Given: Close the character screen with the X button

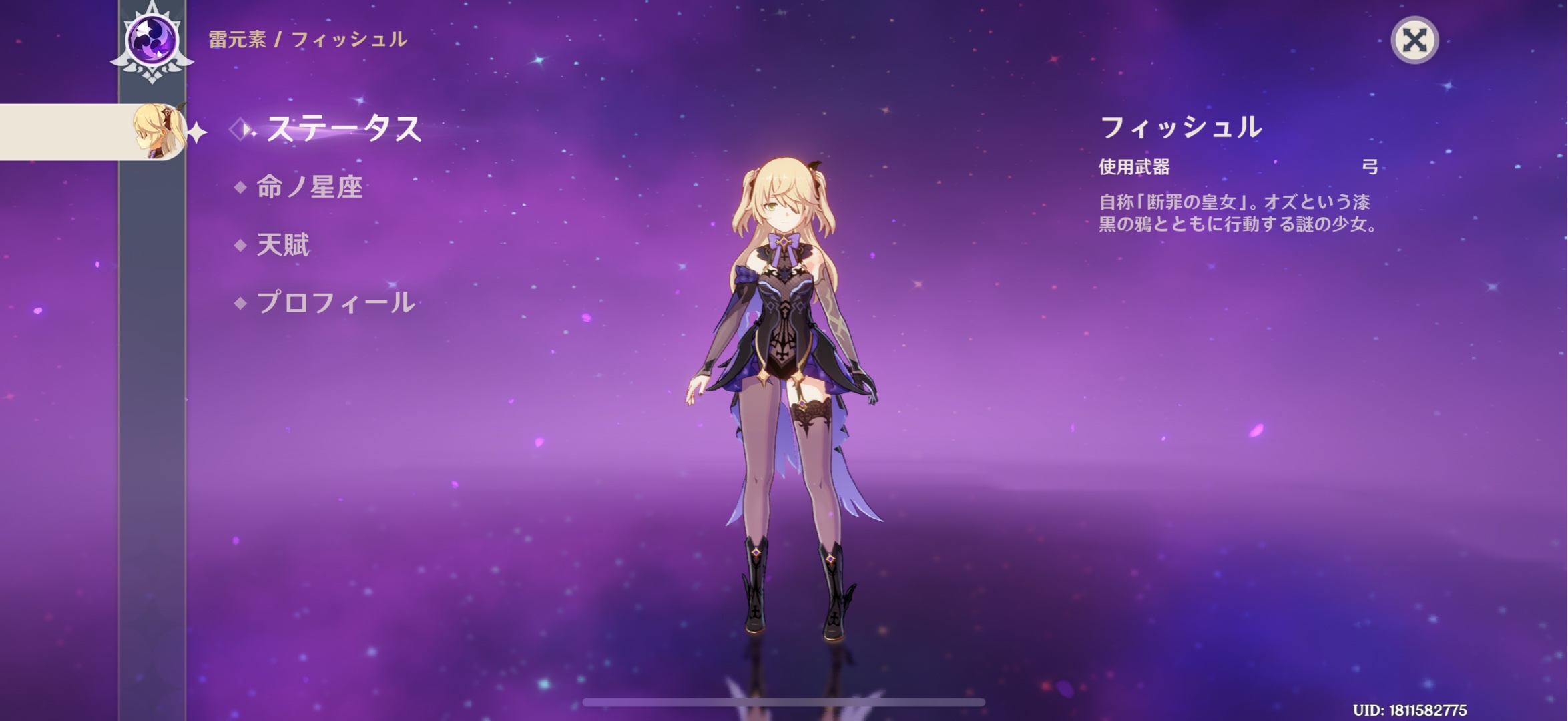Looking at the screenshot, I should coord(1414,40).
